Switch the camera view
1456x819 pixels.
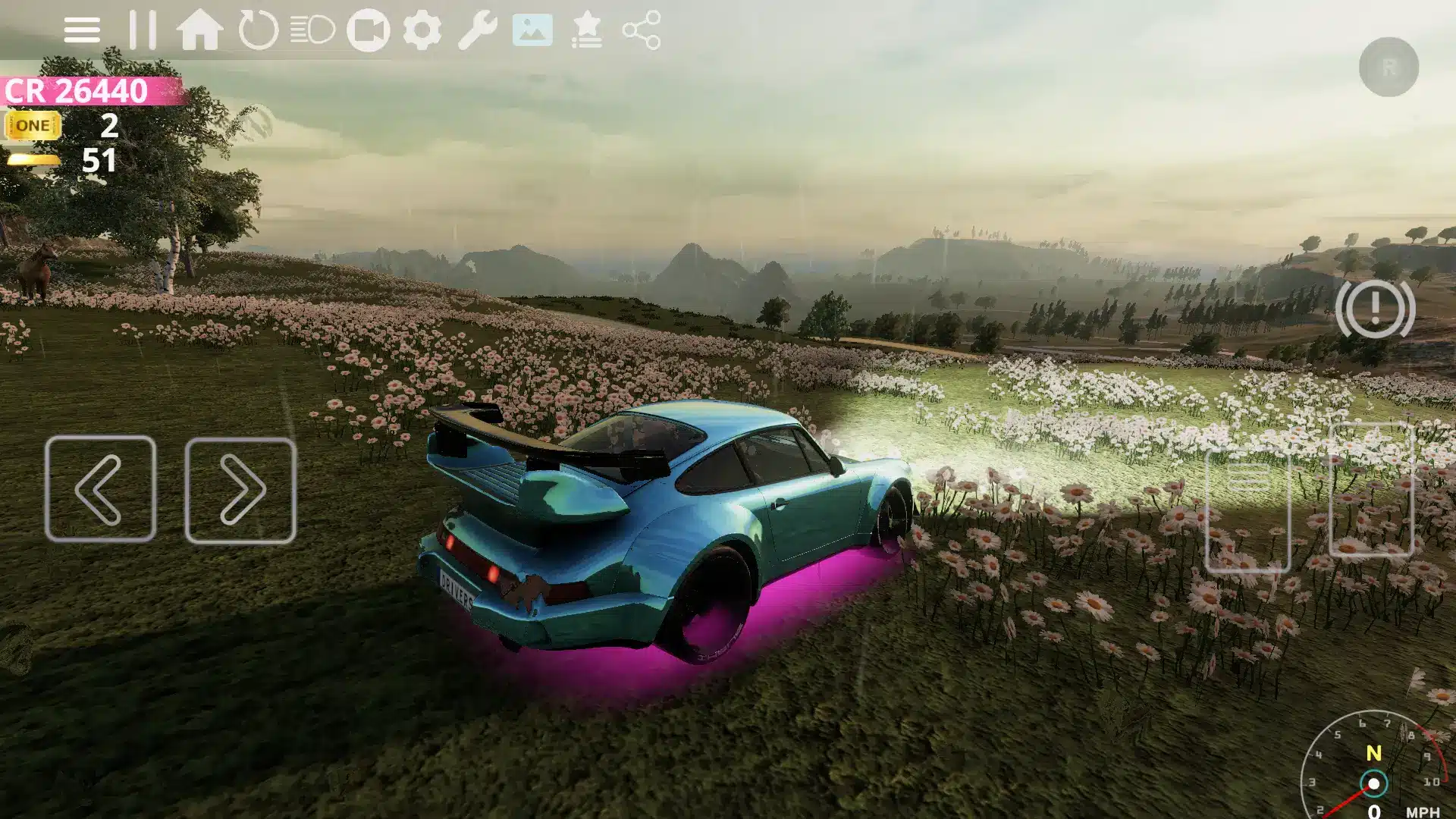coord(368,31)
